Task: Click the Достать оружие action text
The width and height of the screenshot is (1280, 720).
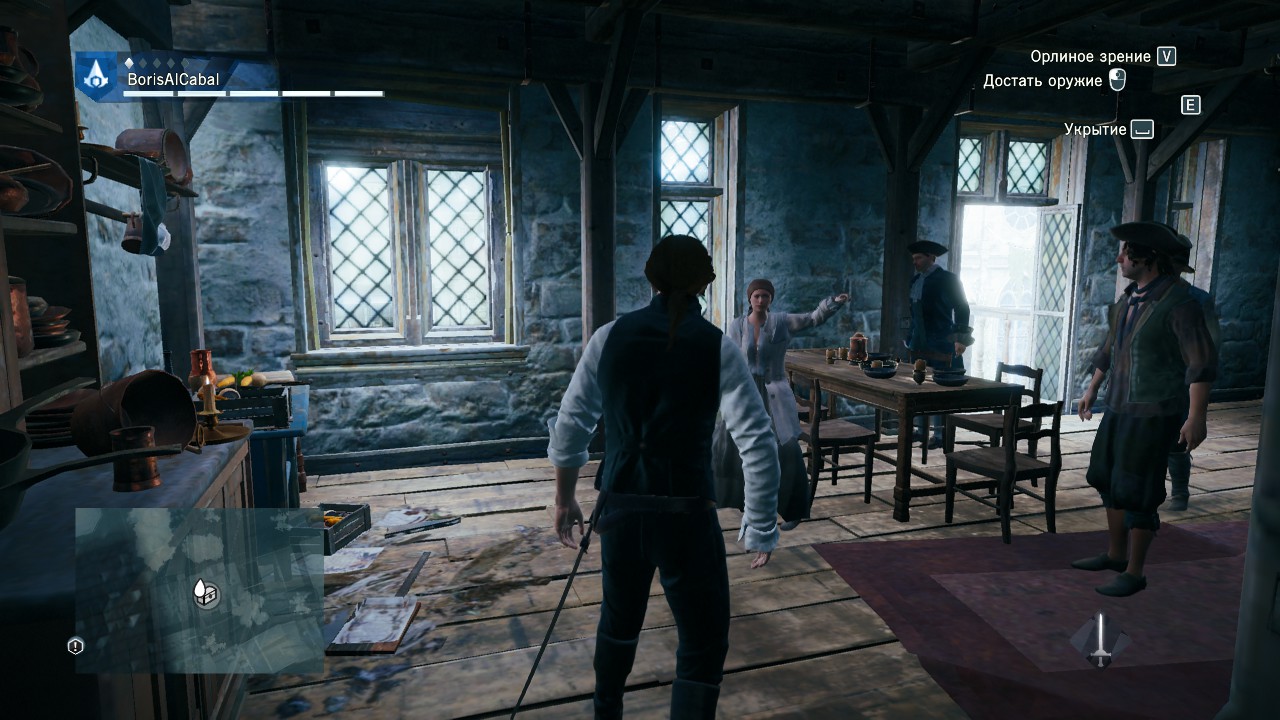Action: coord(1043,79)
